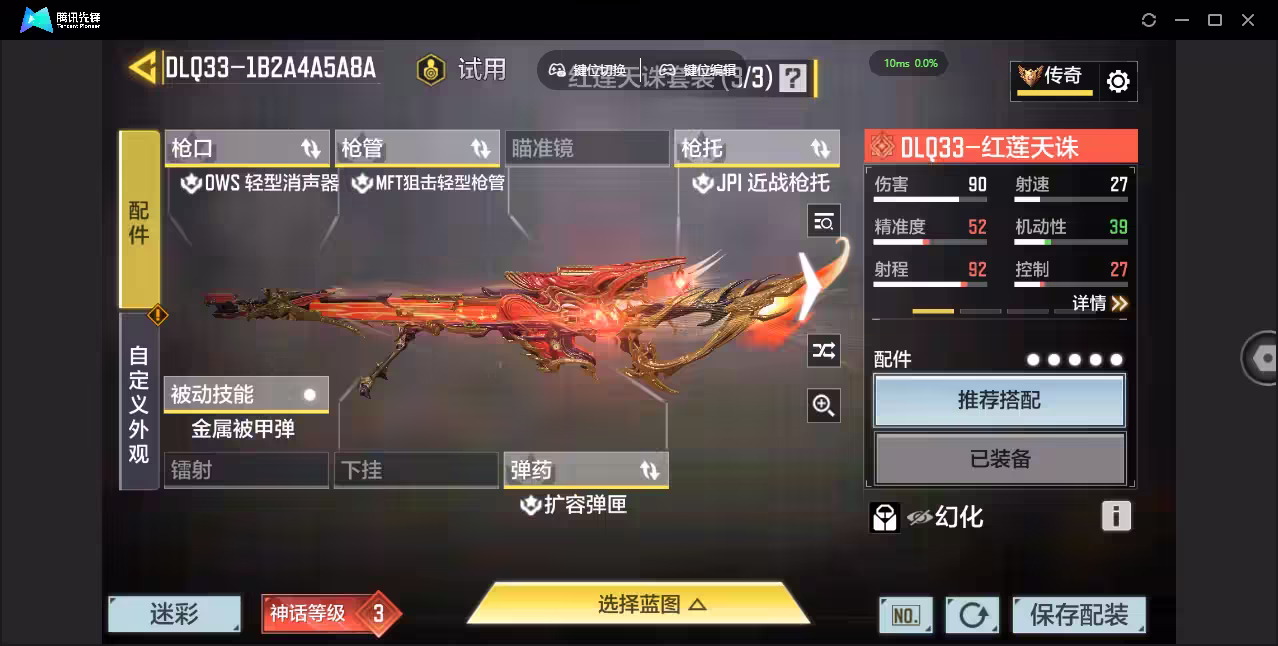The height and width of the screenshot is (646, 1278).
Task: Select the 配件 attachments tab
Action: click(139, 220)
